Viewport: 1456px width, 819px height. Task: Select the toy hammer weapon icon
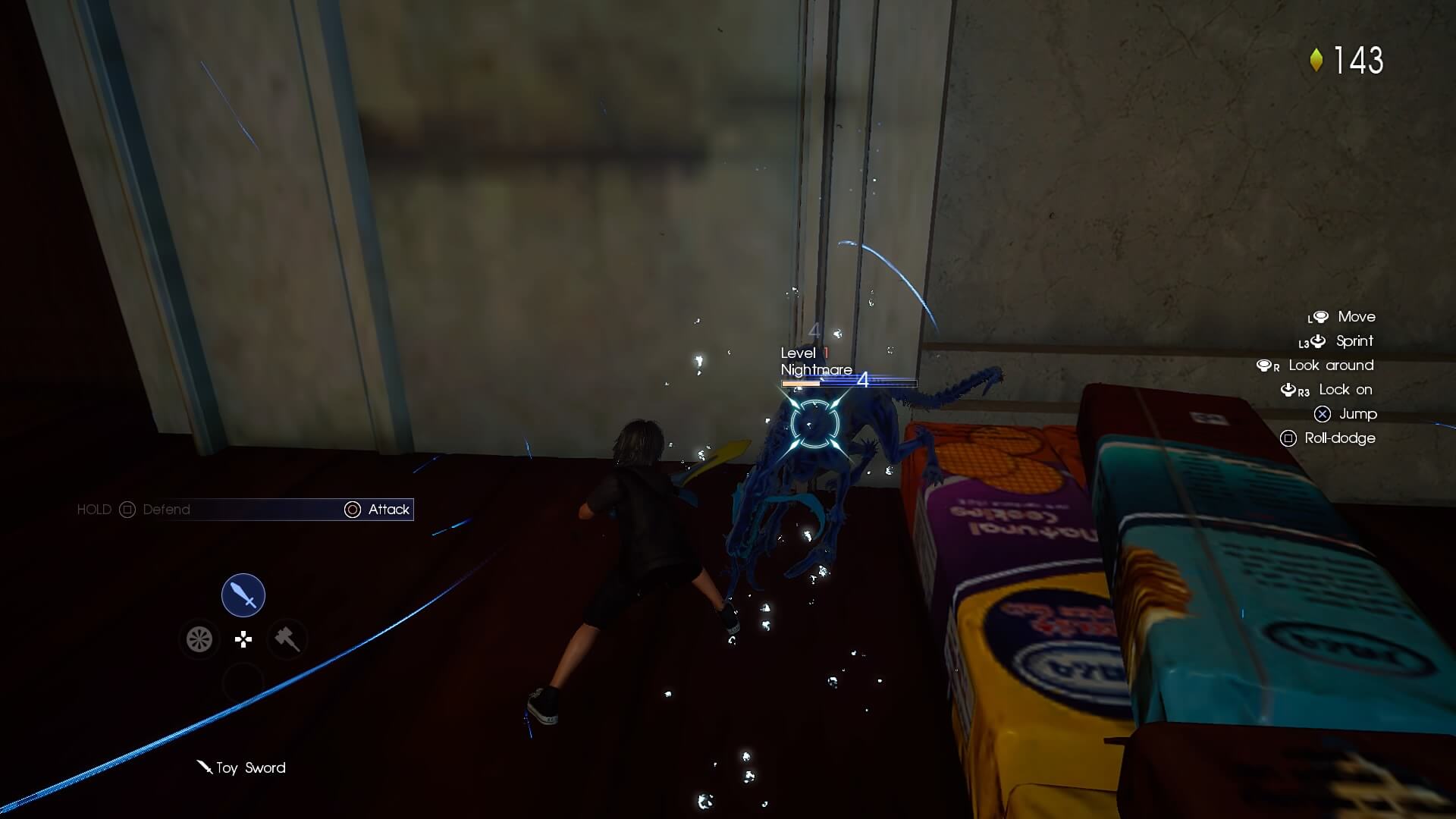pos(287,639)
